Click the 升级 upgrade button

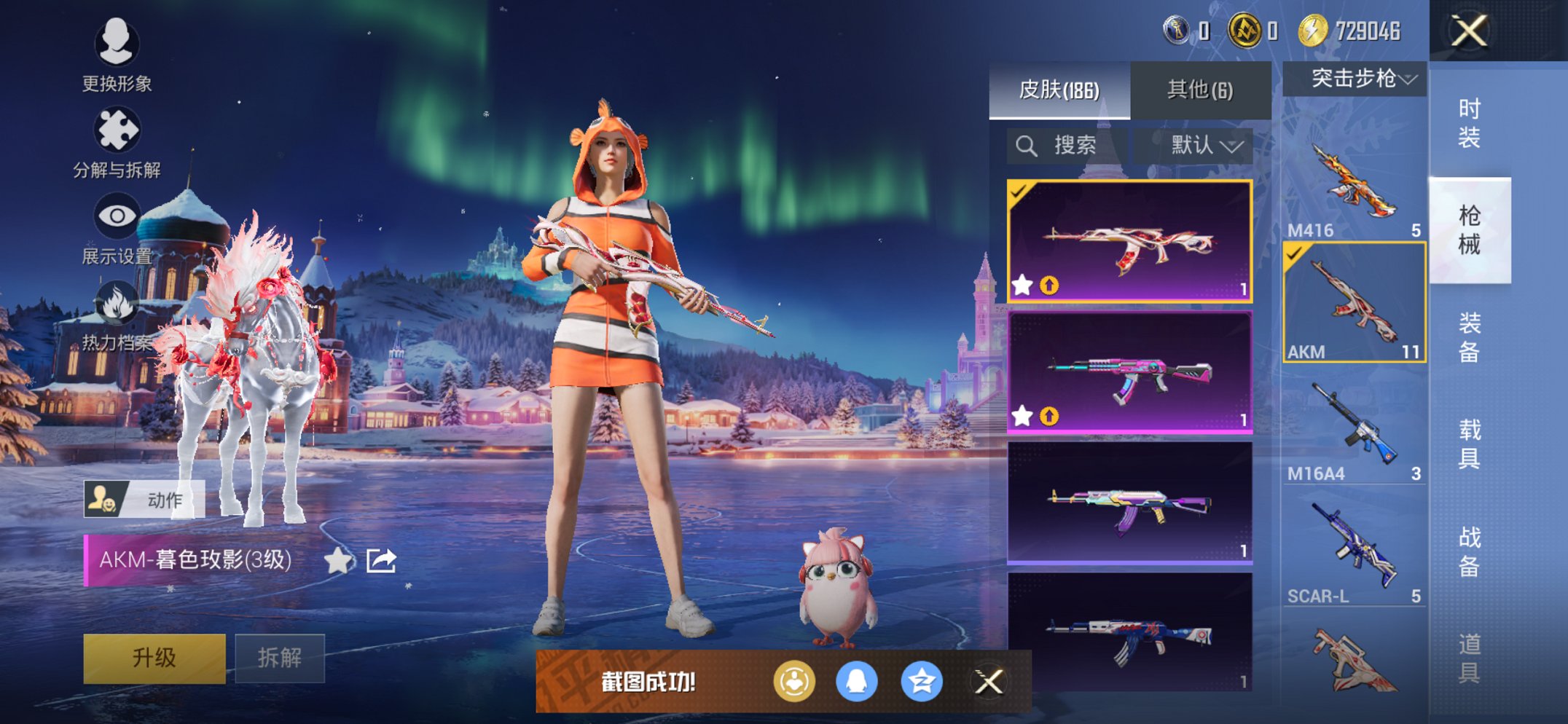tap(154, 658)
